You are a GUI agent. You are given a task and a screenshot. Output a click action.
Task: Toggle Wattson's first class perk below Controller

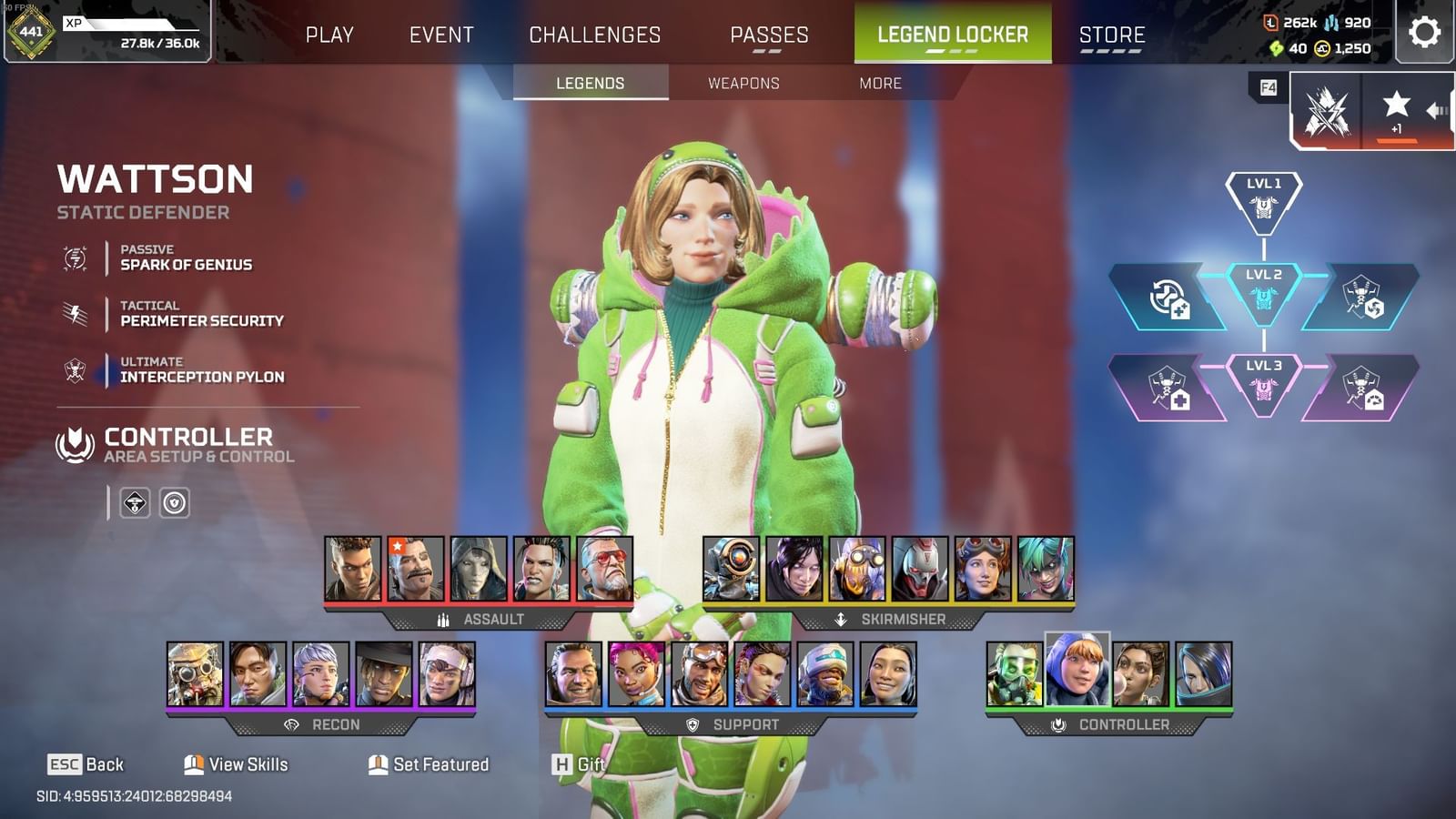tap(134, 502)
